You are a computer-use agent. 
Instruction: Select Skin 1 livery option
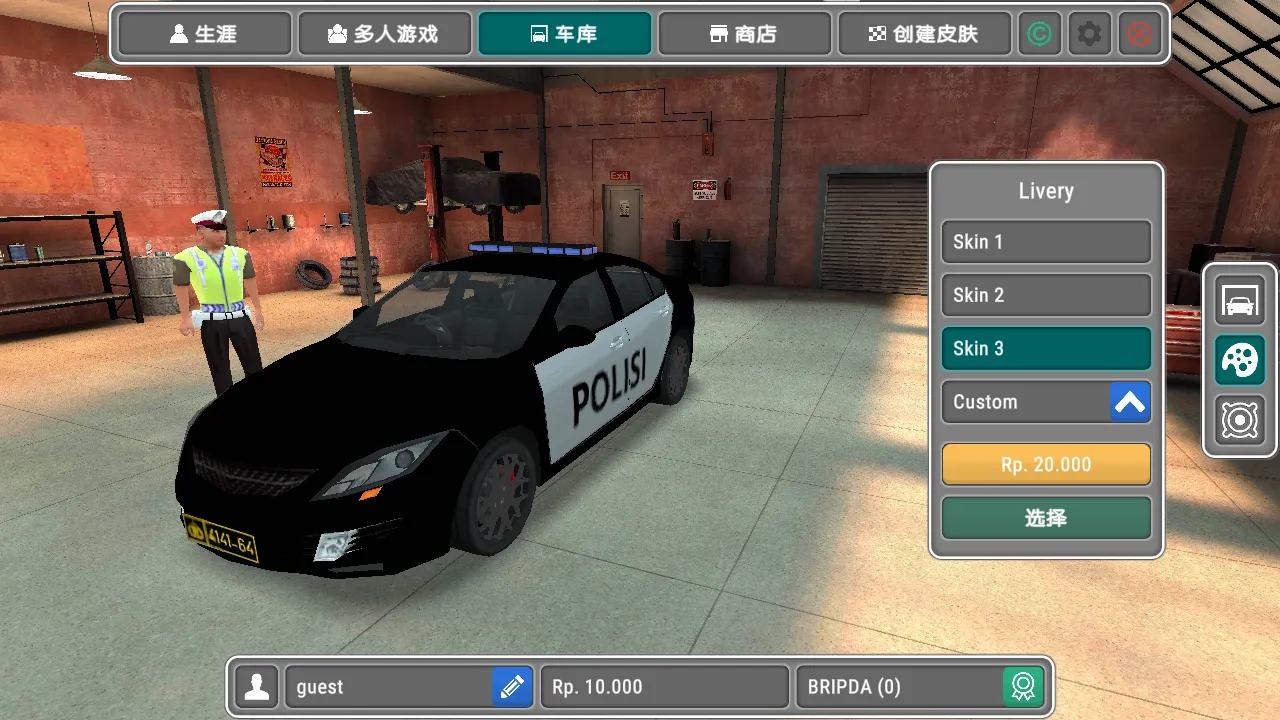1046,242
